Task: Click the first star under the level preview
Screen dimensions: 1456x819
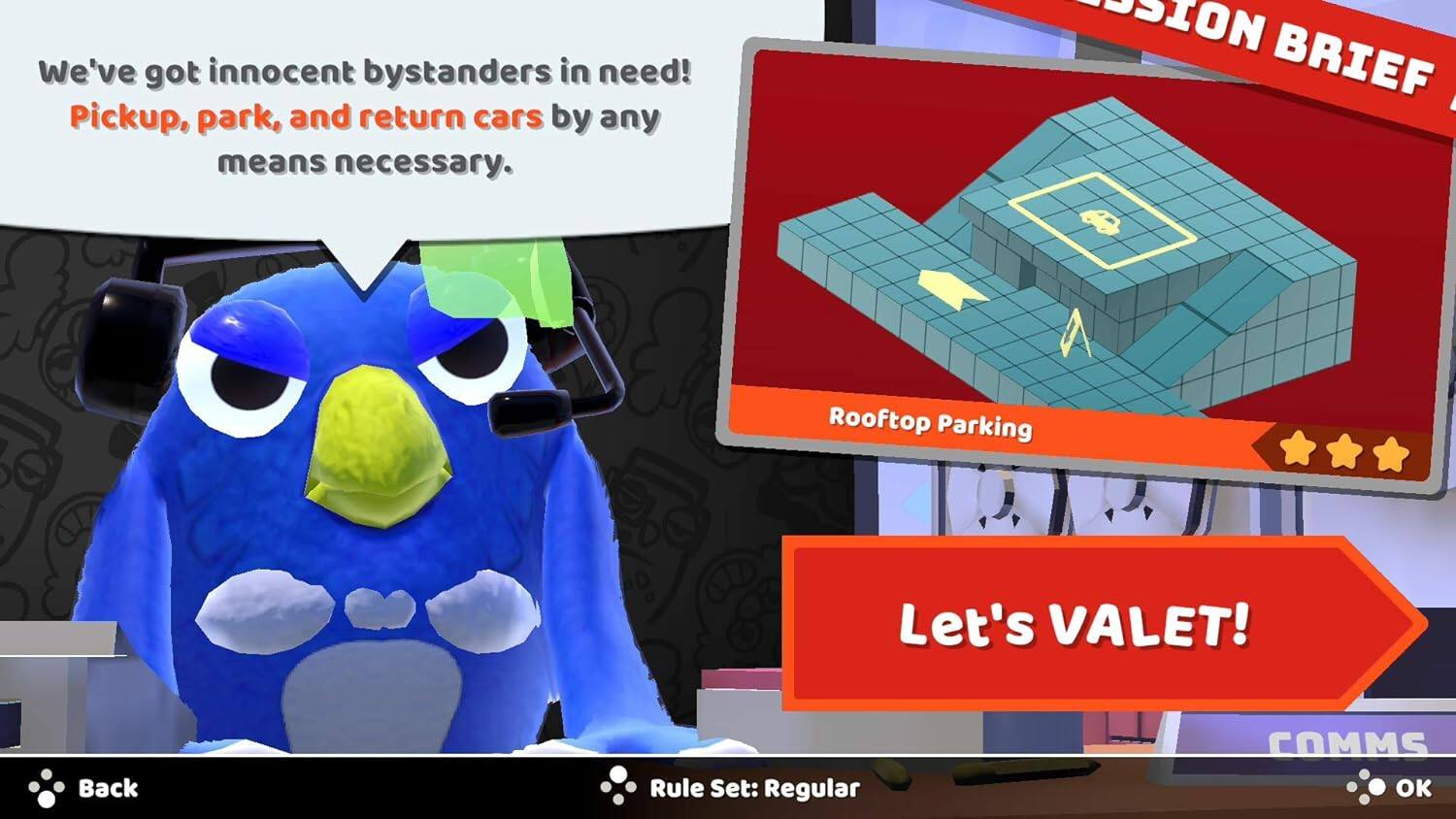Action: (x=1297, y=448)
